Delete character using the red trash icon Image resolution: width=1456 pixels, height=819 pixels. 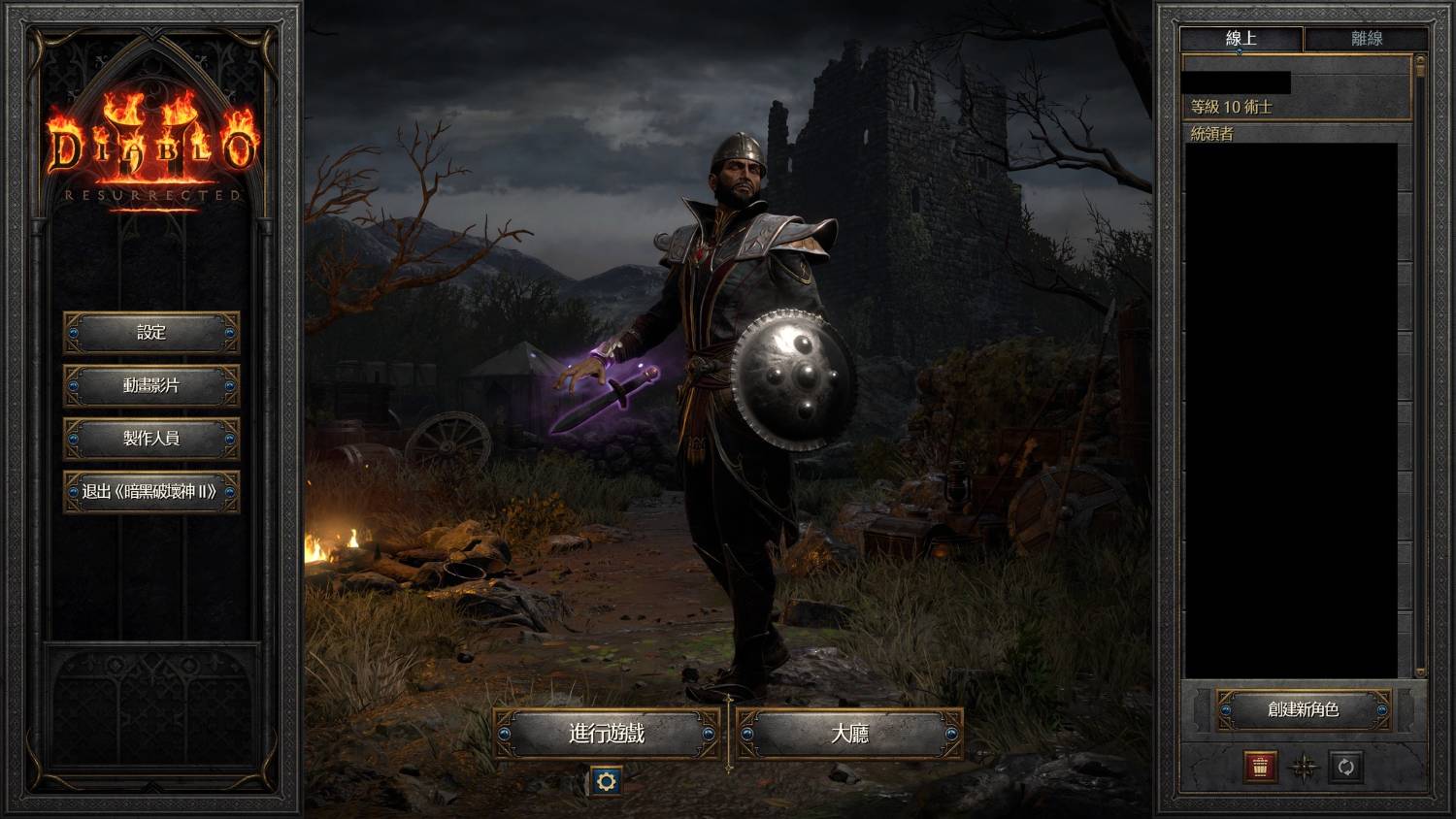click(x=1260, y=767)
